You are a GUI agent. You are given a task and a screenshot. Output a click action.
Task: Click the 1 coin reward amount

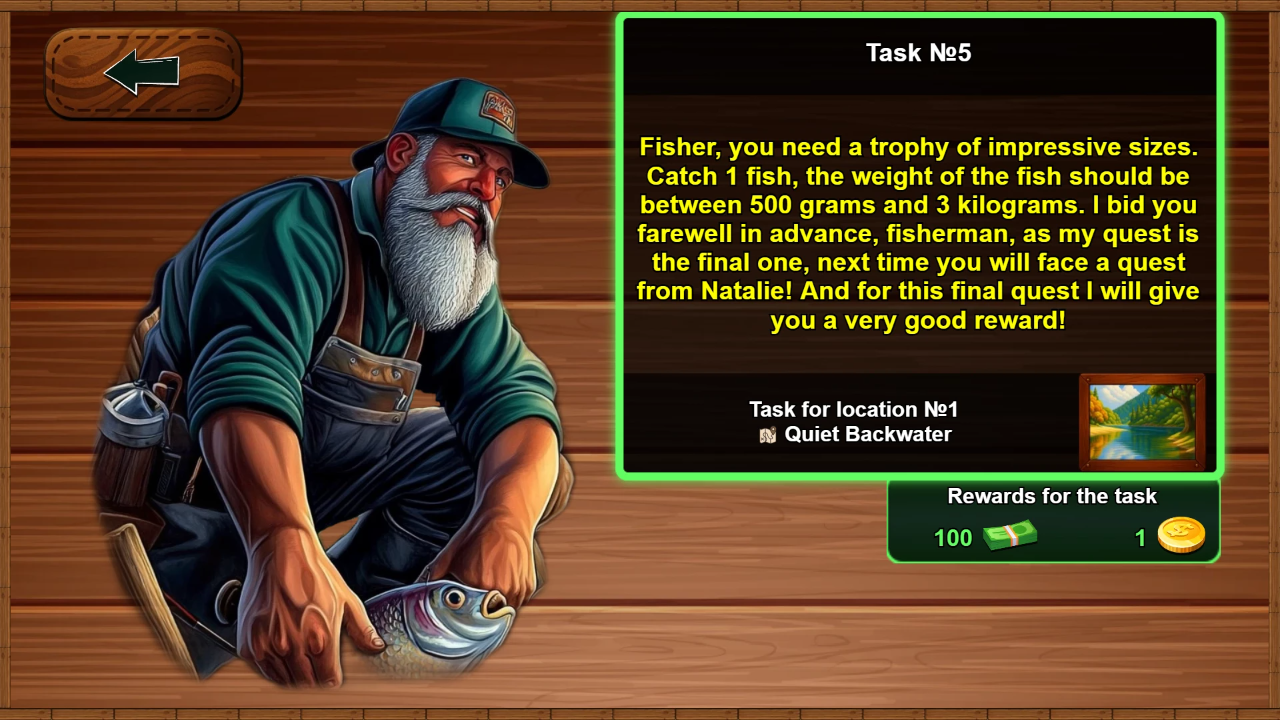click(1140, 538)
